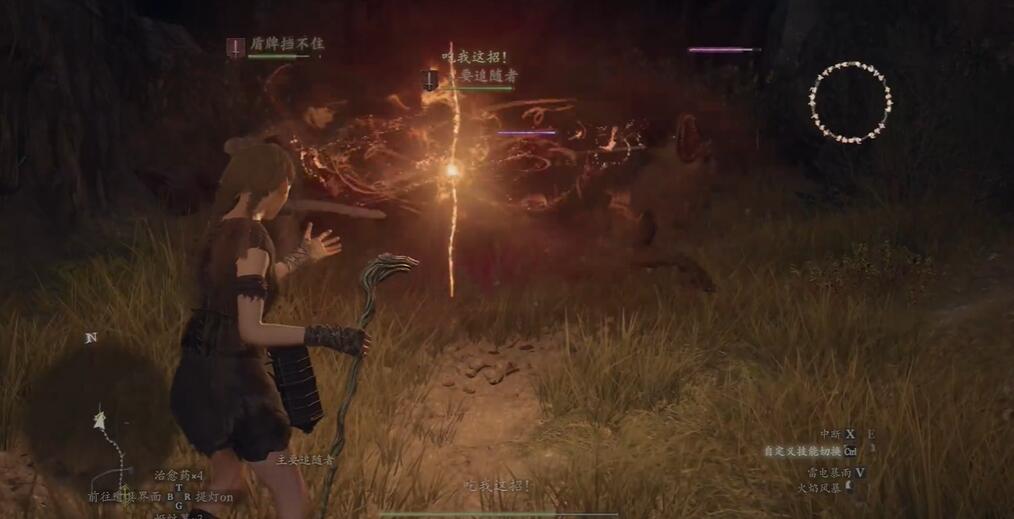Click the glowing spell-charge ring indicator
1014x519 pixels.
[x=850, y=101]
